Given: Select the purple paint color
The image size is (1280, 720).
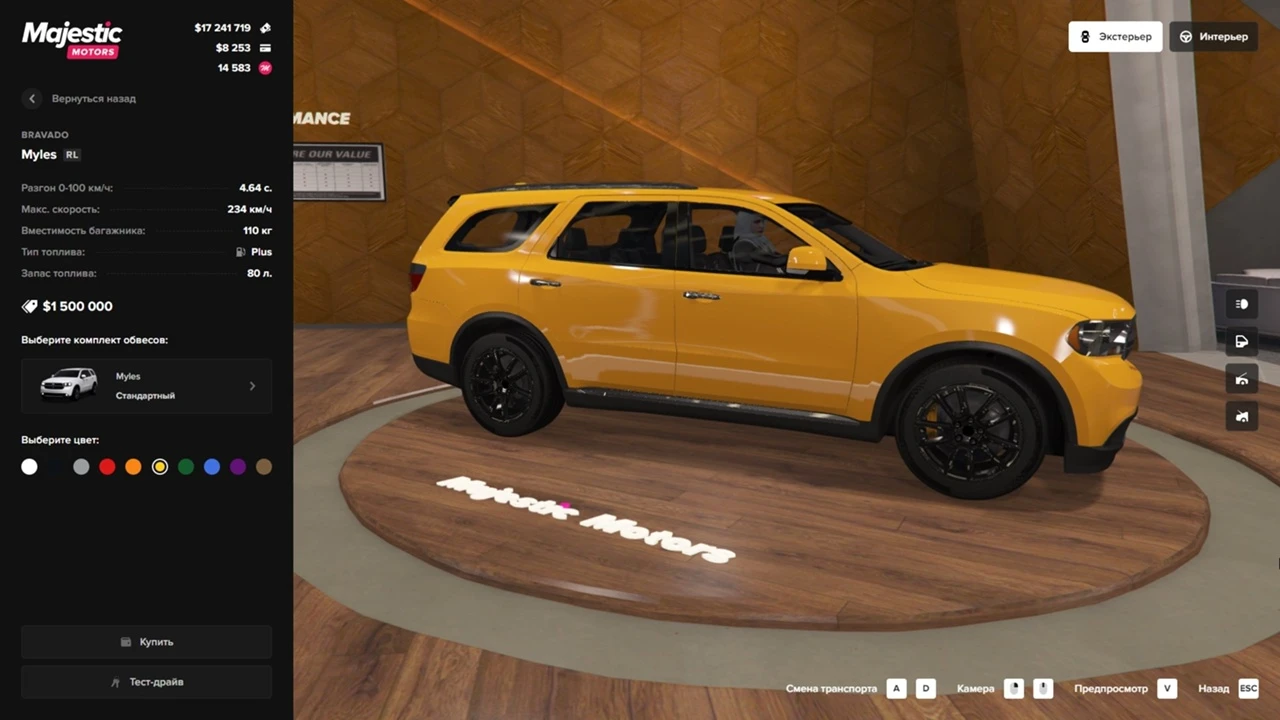Looking at the screenshot, I should [238, 467].
